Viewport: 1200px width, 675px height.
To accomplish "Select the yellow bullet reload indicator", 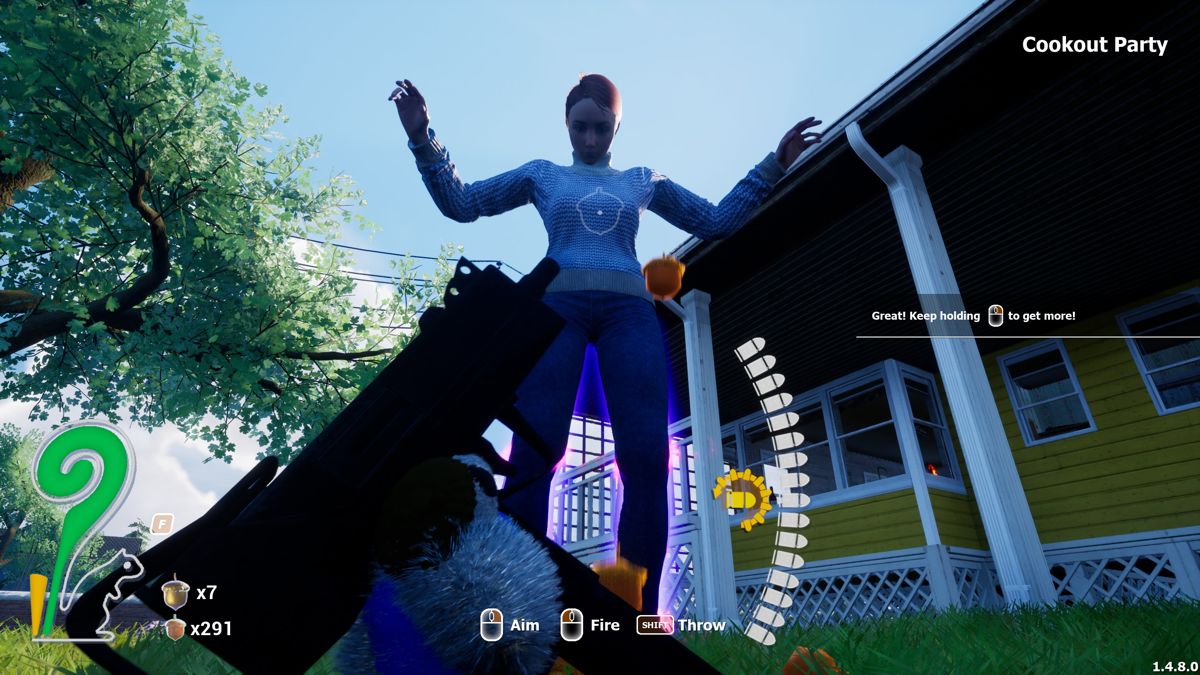I will (742, 498).
